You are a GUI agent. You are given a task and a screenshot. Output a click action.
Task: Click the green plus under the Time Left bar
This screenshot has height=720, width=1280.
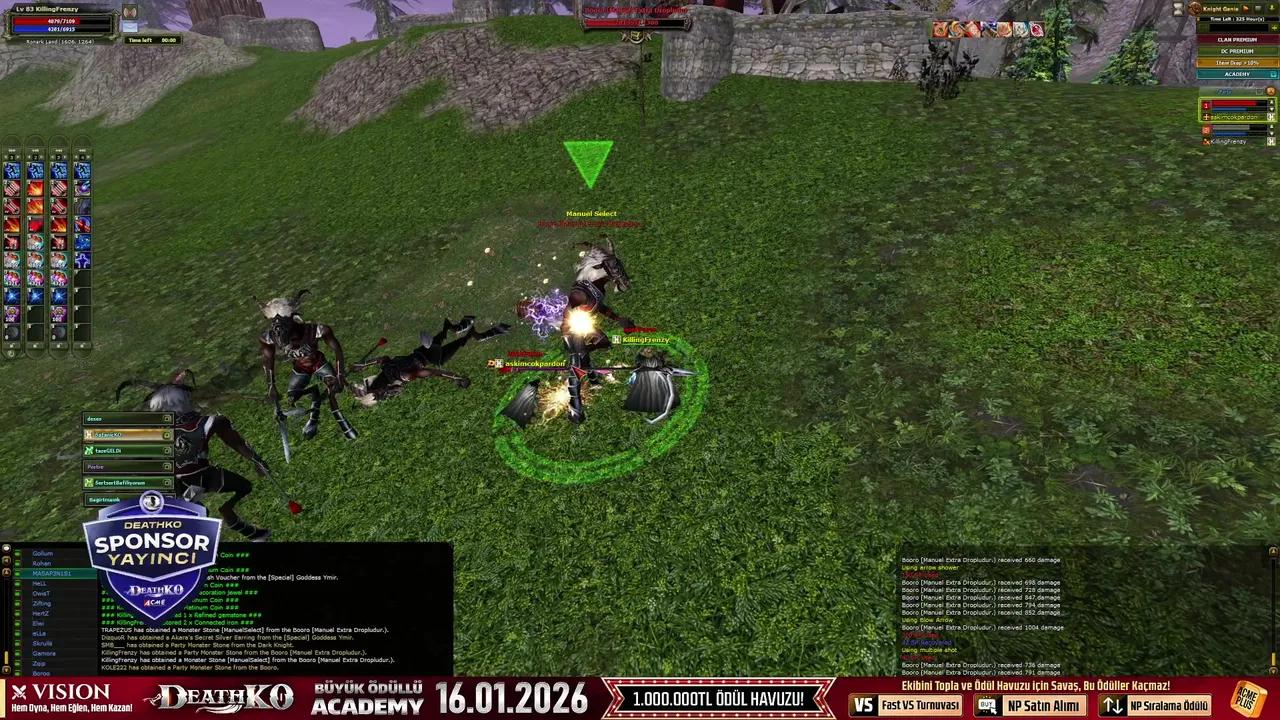(1274, 27)
